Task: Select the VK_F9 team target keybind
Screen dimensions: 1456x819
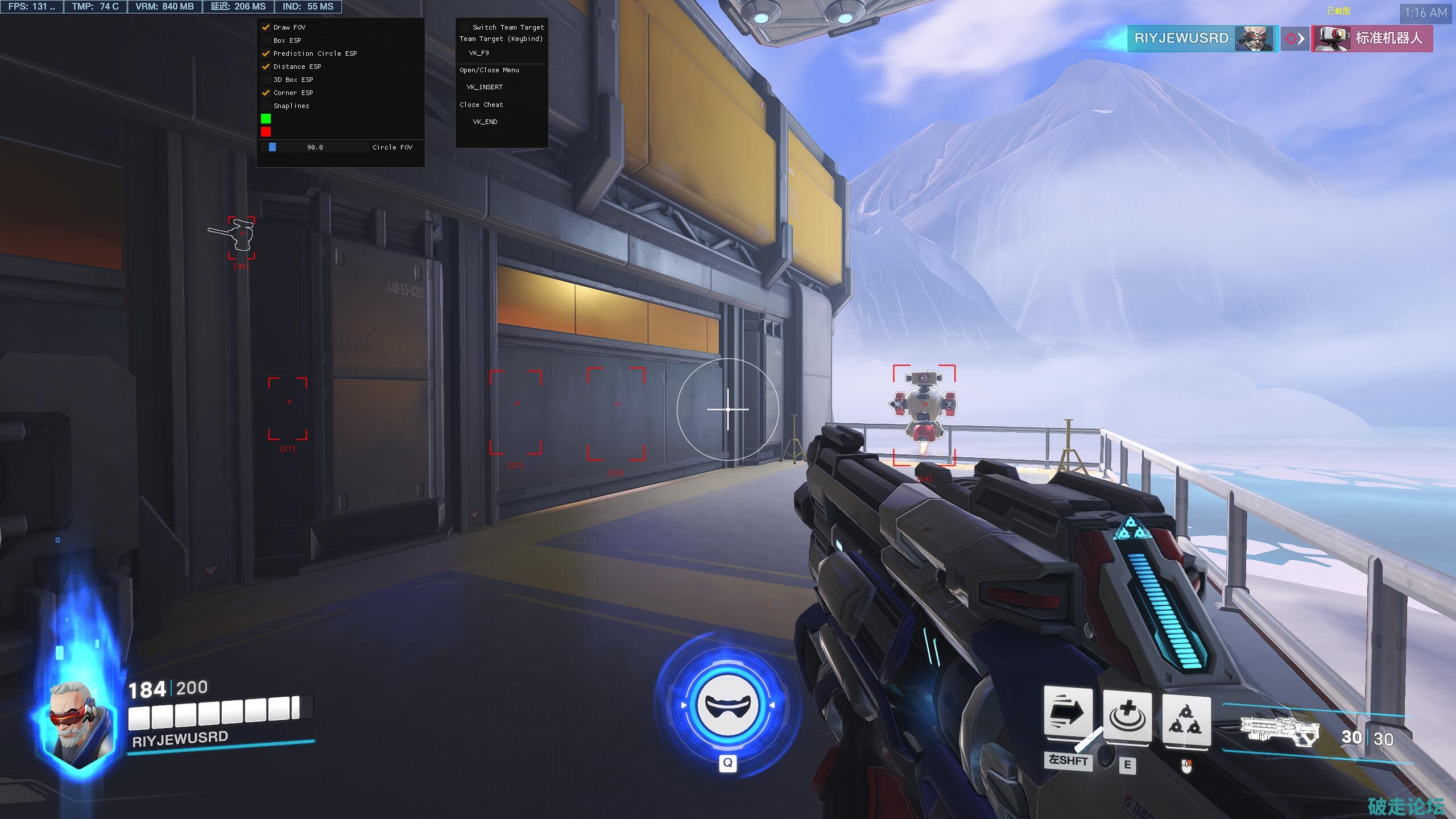Action: point(479,53)
